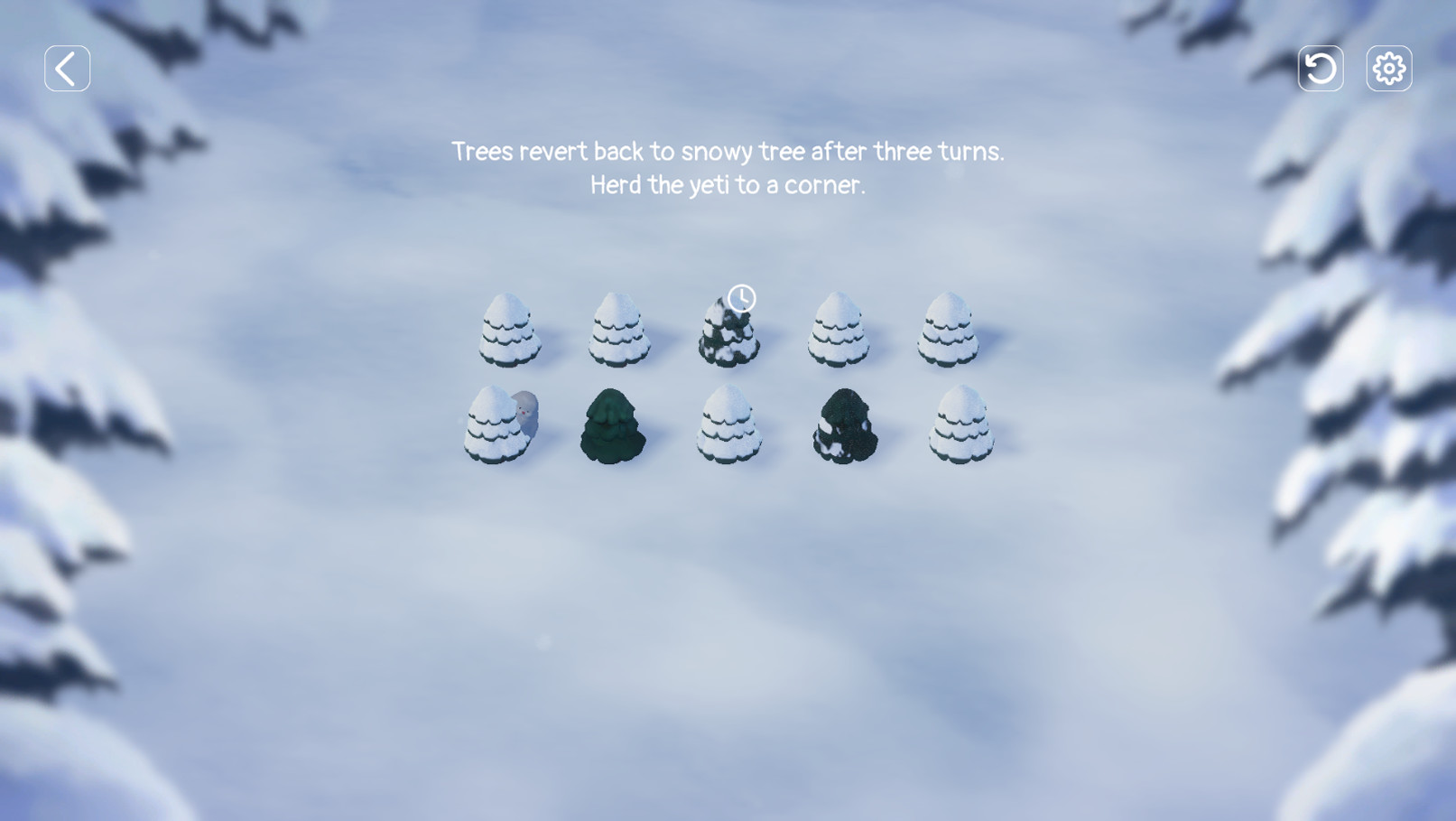This screenshot has height=821, width=1456.
Task: Click the text 'Herd the yeti to a corner'
Action: (x=728, y=184)
